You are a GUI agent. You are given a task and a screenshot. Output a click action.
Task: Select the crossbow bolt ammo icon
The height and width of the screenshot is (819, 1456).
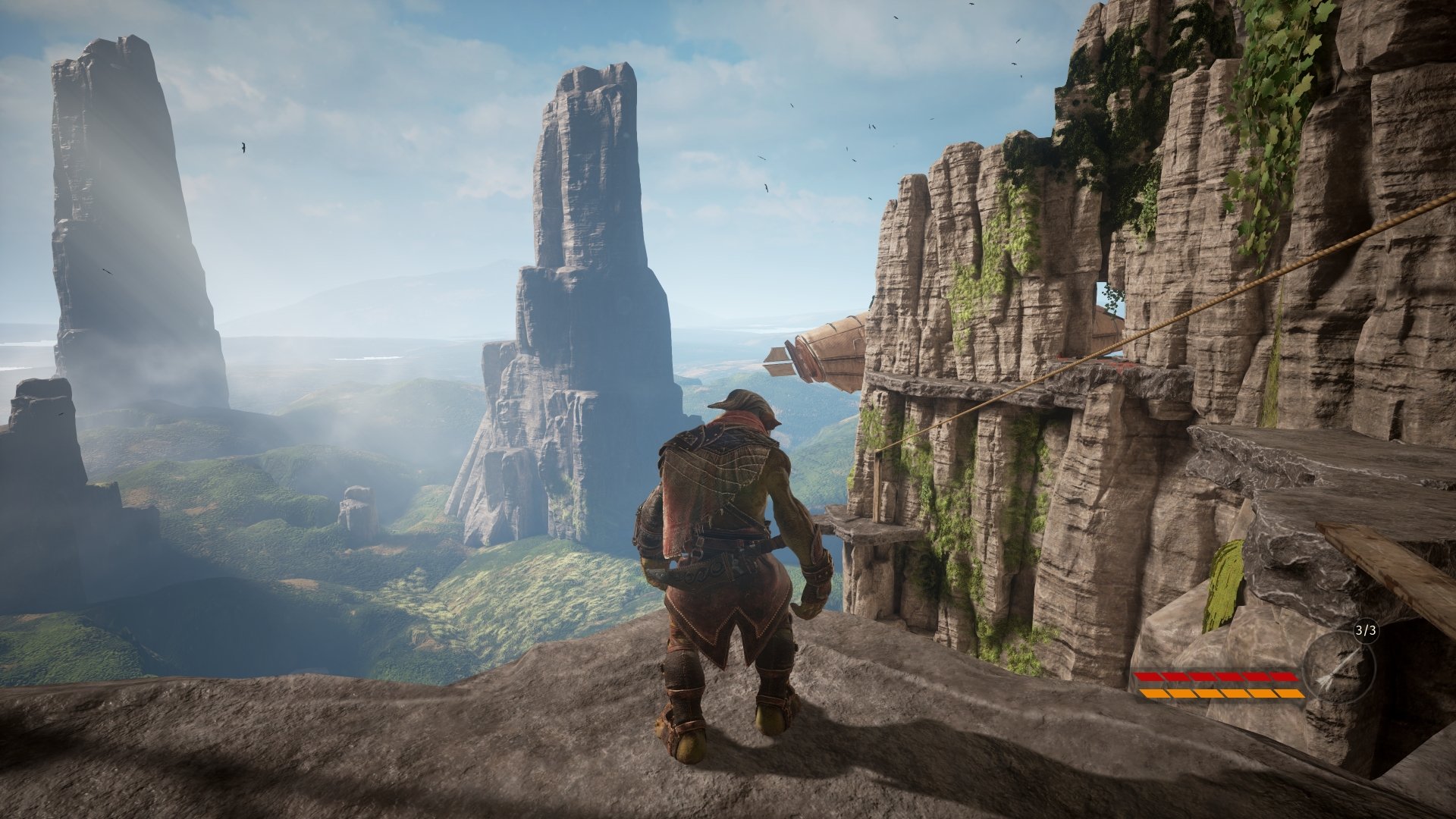pyautogui.click(x=1340, y=668)
